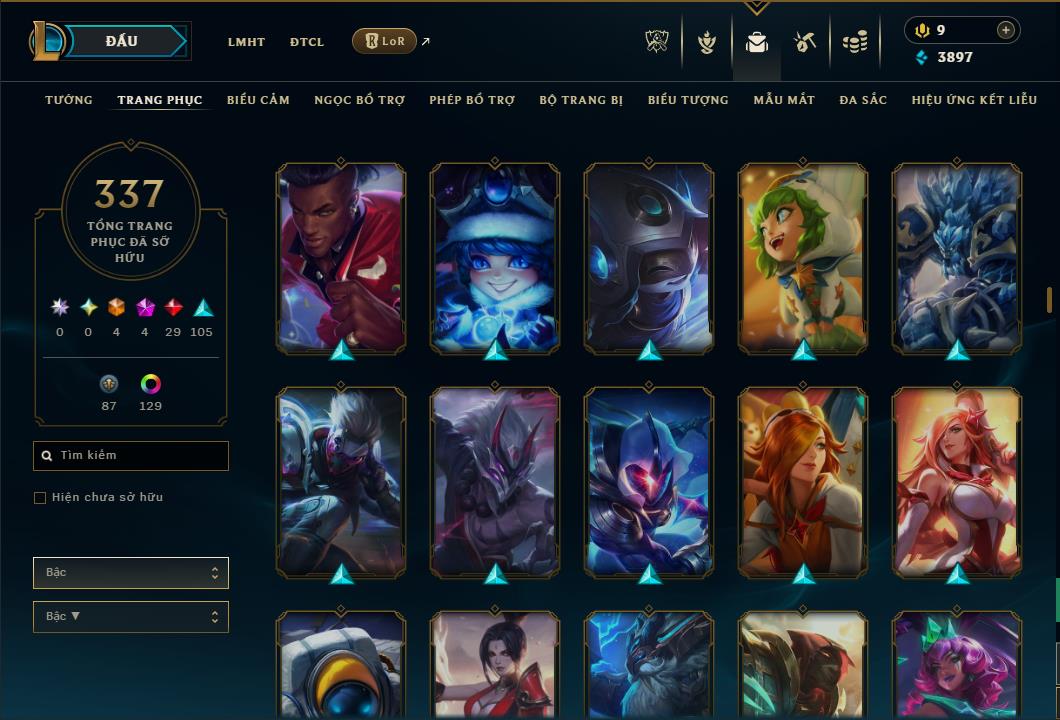Viewport: 1060px width, 720px height.
Task: Open the HIỆU ỨNG KẾT LIỄU tab
Action: (x=975, y=100)
